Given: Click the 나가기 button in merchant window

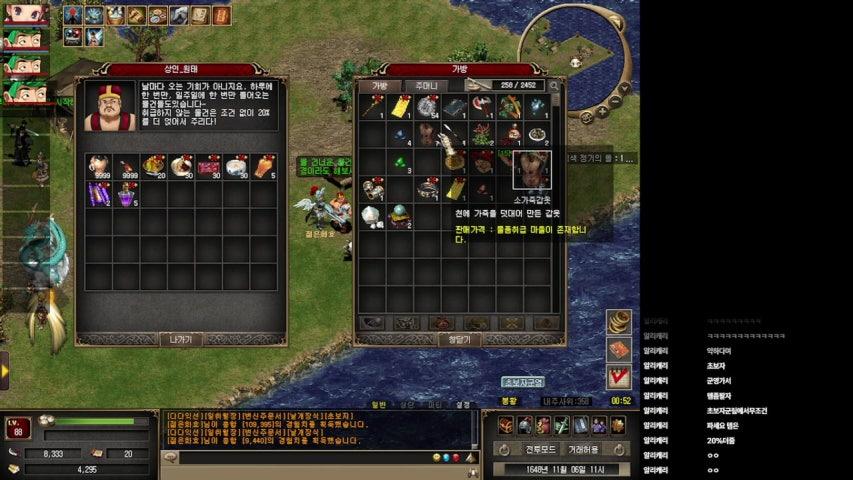Looking at the screenshot, I should click(181, 339).
